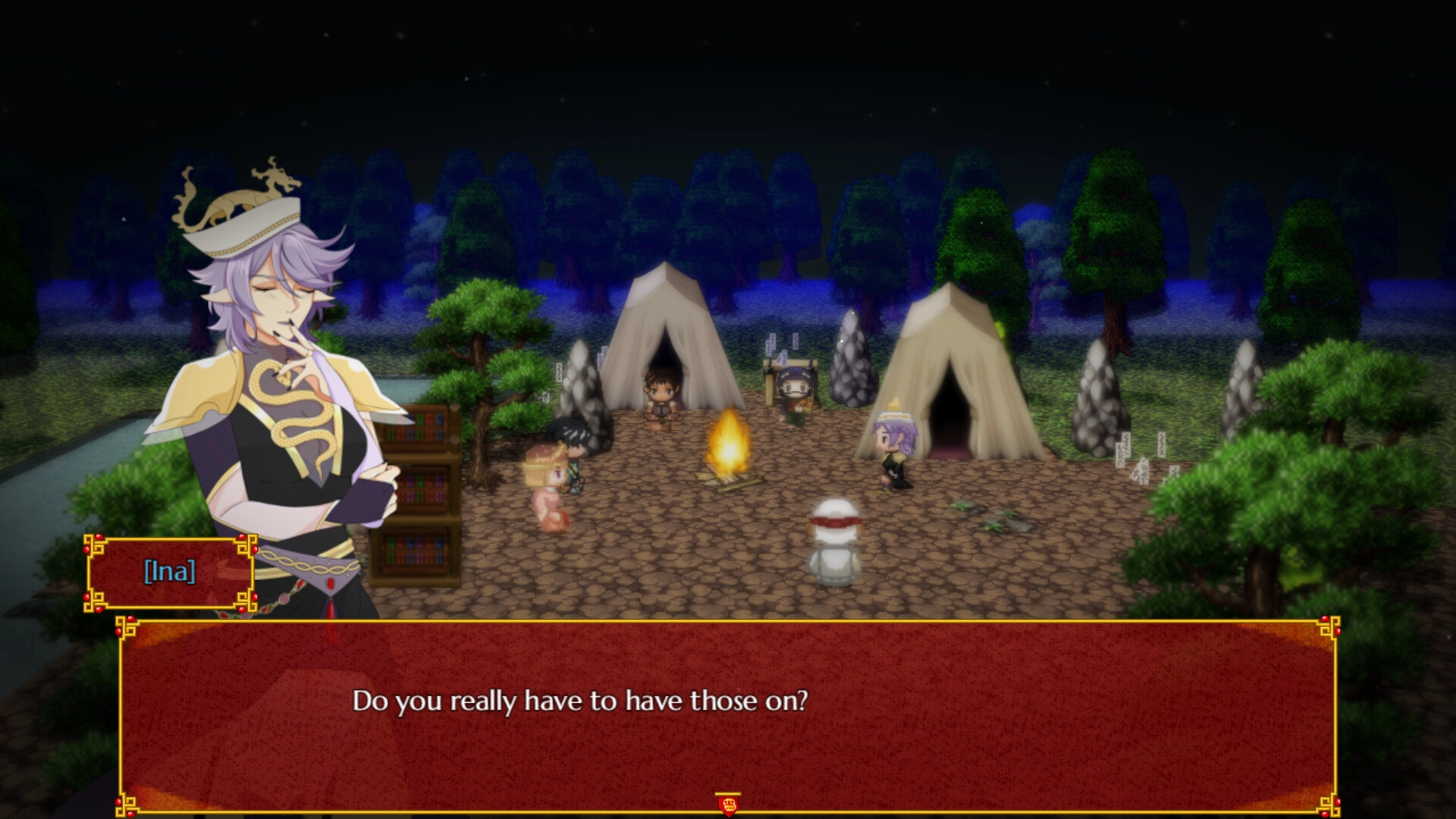Screen dimensions: 1456x819
Task: Click the red continue indicator below the dialogue
Action: pyautogui.click(x=728, y=802)
